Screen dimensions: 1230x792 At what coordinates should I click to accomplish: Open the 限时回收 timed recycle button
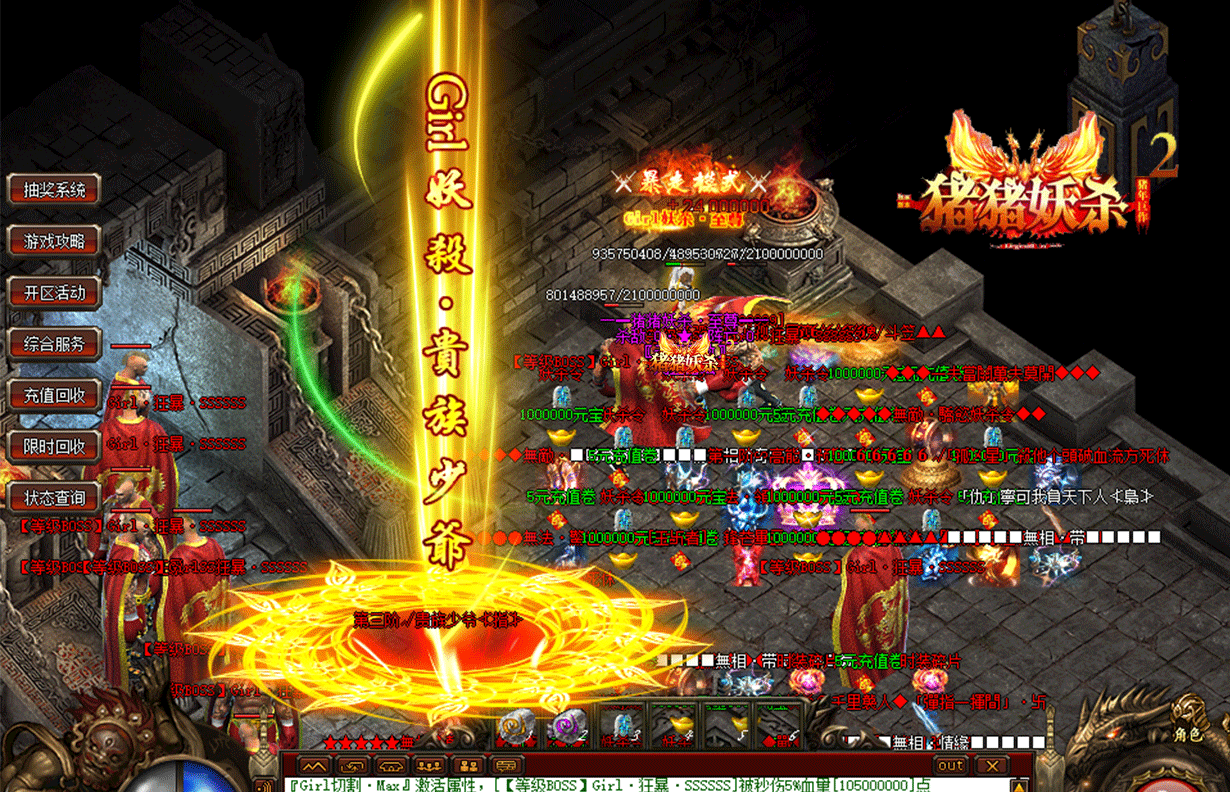55,446
